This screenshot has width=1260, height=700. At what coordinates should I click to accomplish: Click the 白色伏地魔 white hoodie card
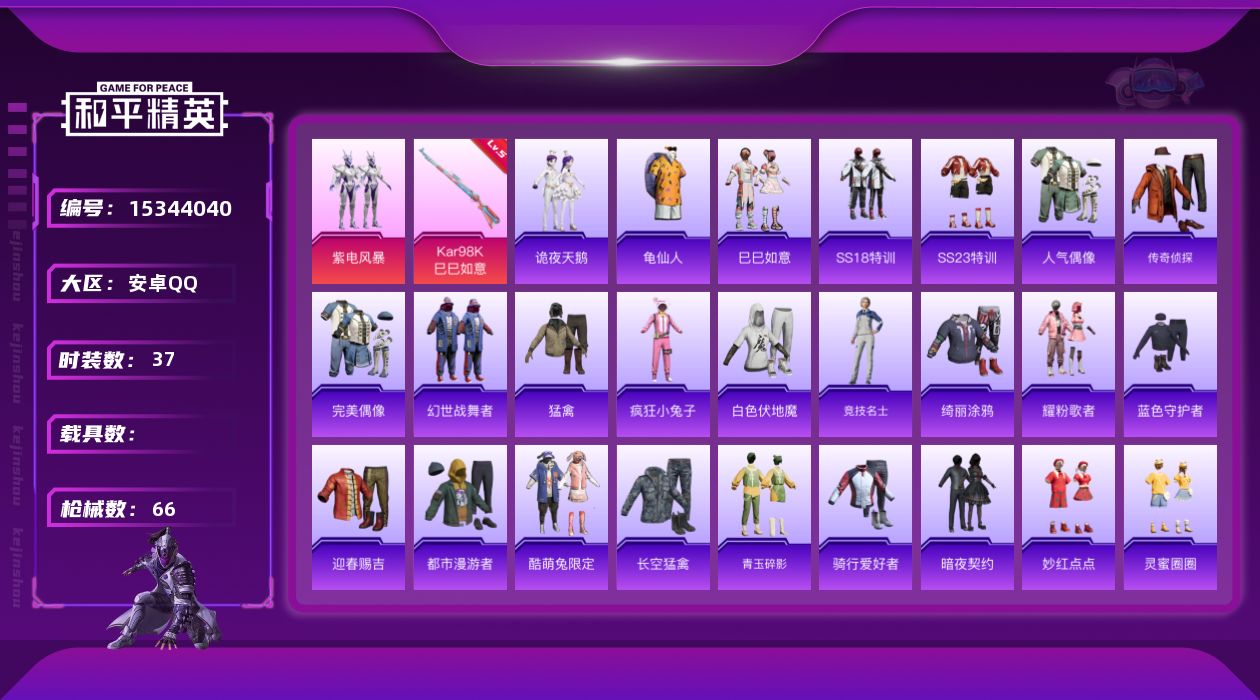tap(764, 364)
